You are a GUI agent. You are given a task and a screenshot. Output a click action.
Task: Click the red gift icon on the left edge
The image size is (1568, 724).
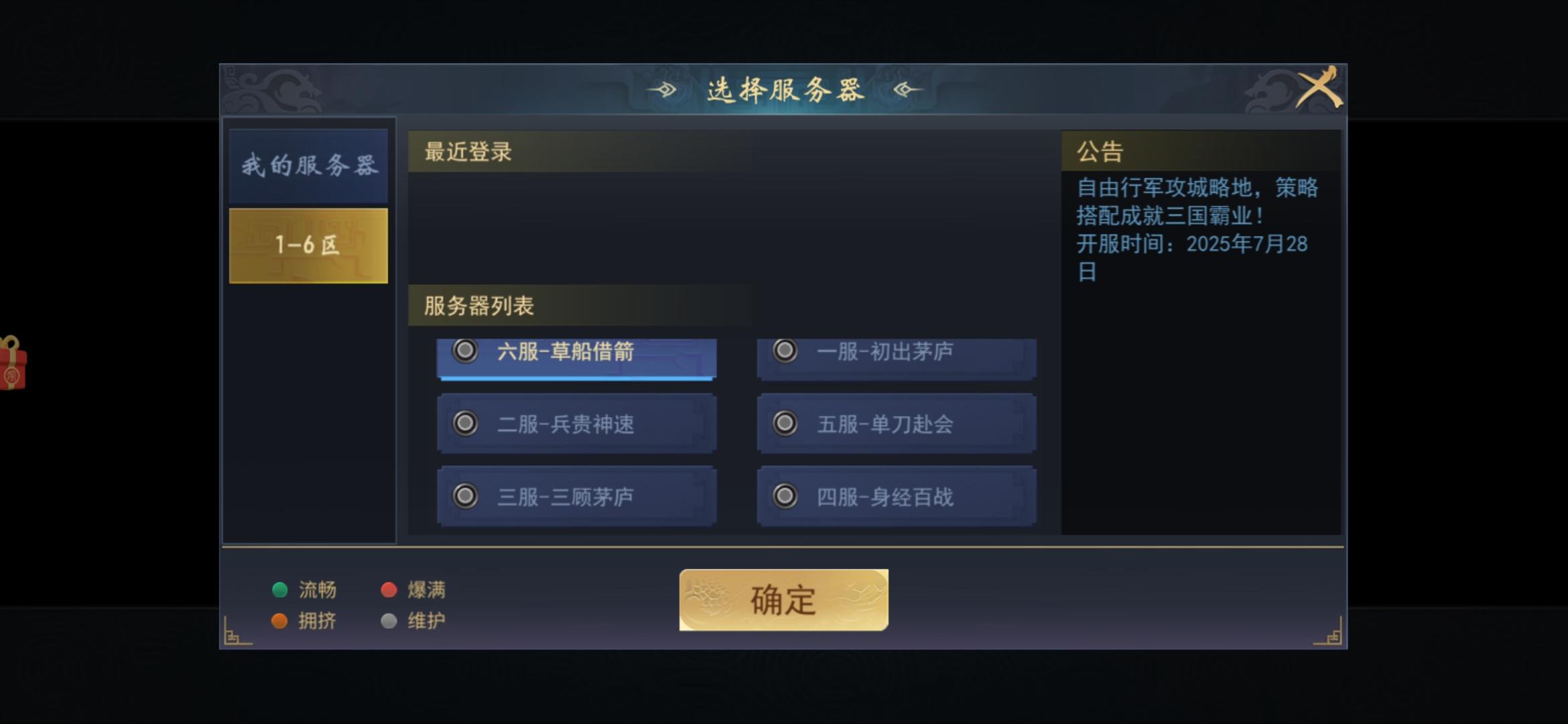[x=12, y=366]
